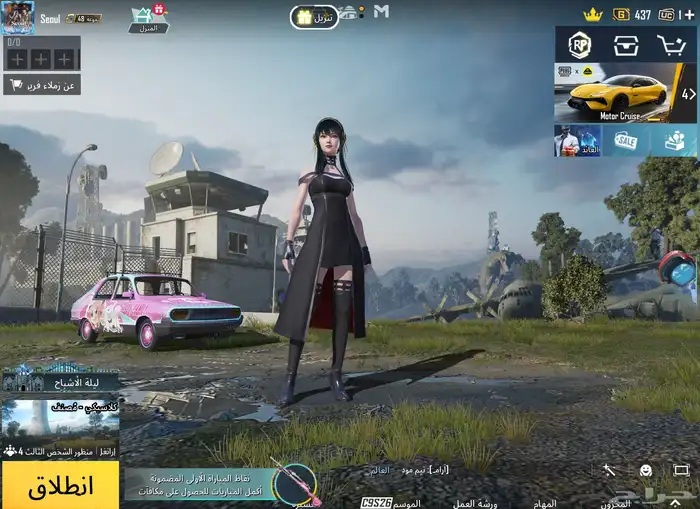Open the Ghost Night (ليلة الأشباح) event
Screen dimensions: 700x509
click(60, 378)
